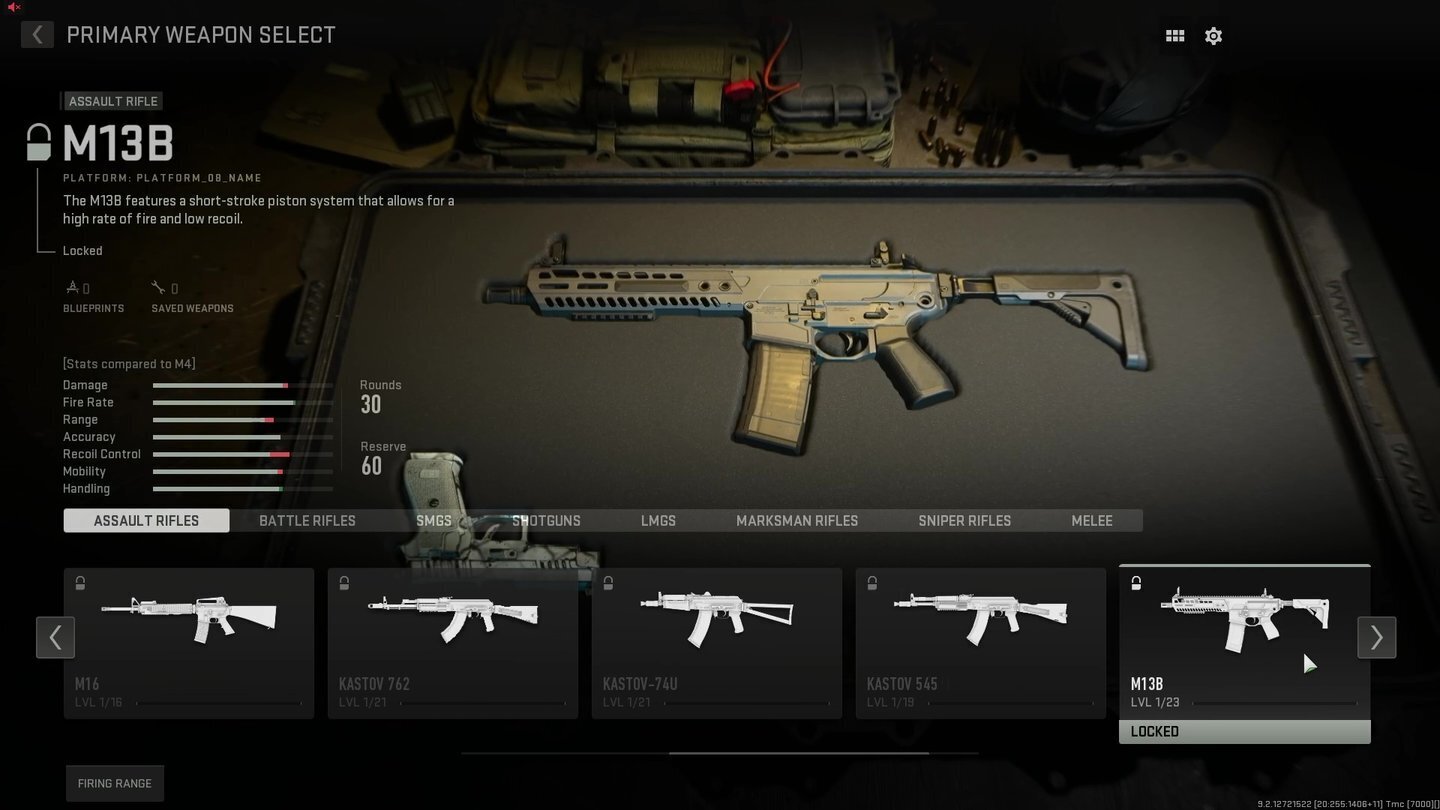The image size is (1440, 810).
Task: Click the grid view icon near the gear
Action: tap(1174, 35)
